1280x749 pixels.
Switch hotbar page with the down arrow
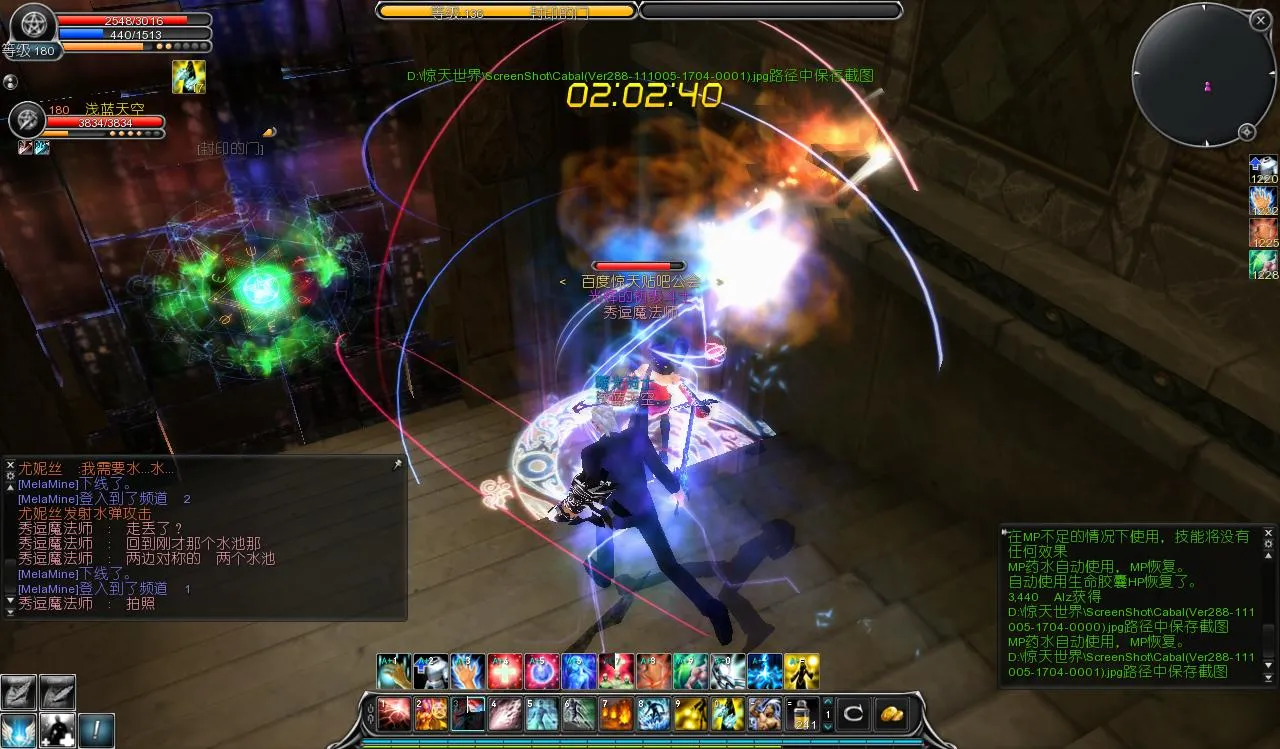(827, 728)
